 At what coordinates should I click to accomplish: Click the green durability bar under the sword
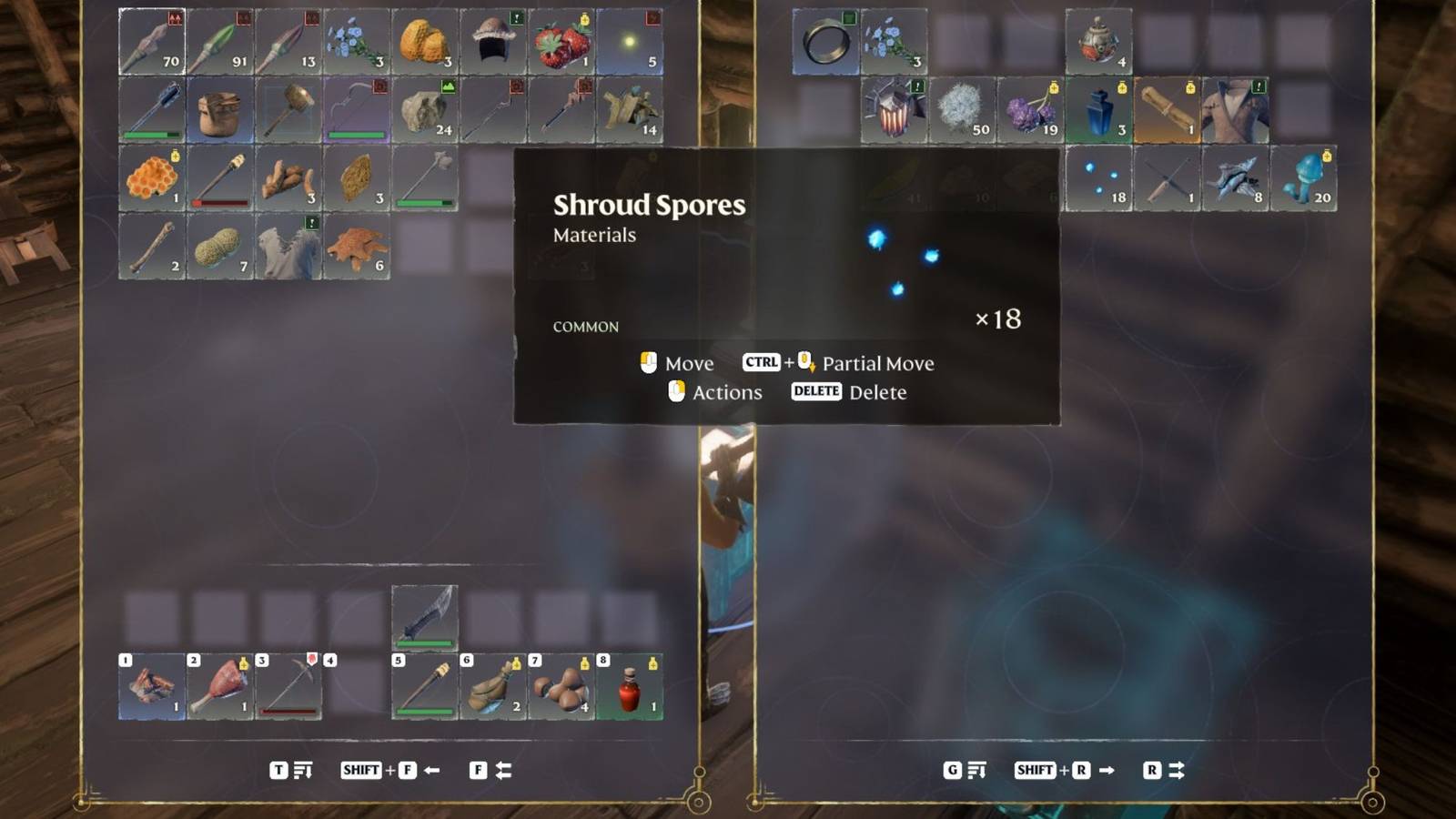coord(425,643)
